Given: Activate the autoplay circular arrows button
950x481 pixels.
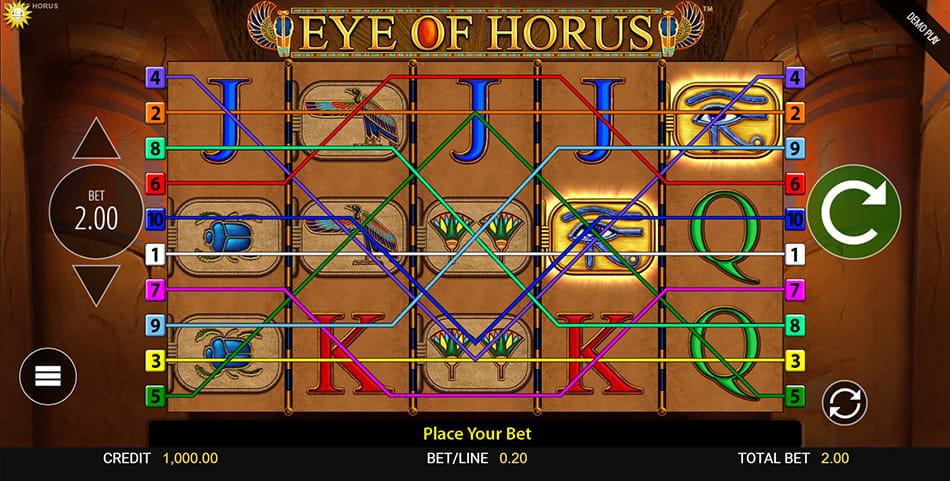Looking at the screenshot, I should (845, 403).
